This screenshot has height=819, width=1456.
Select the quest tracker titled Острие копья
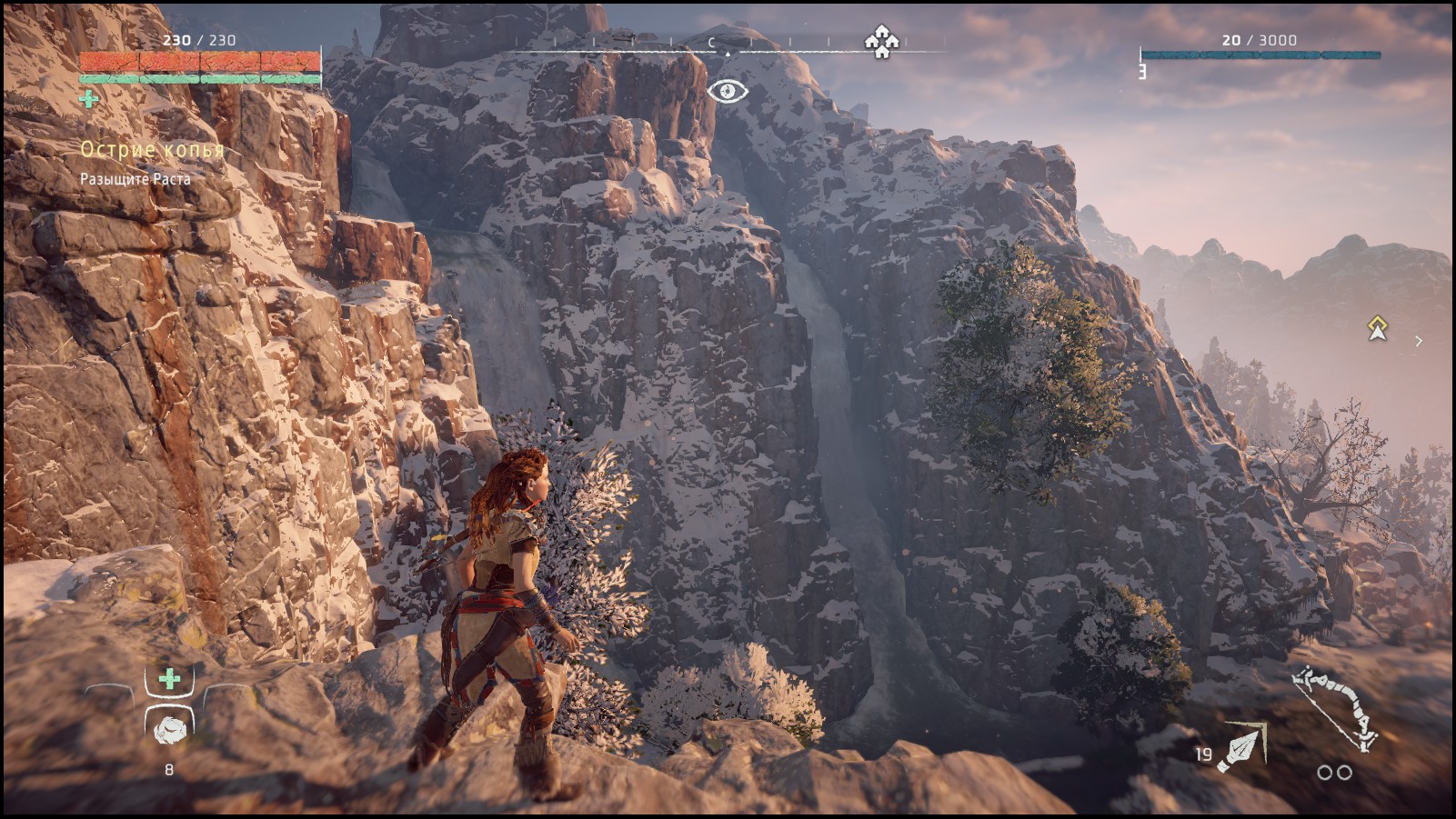[x=152, y=150]
